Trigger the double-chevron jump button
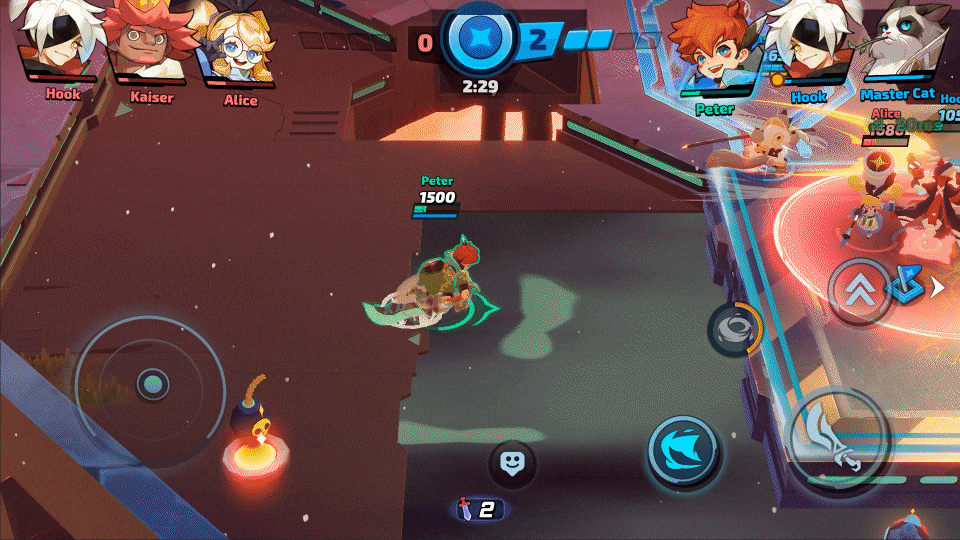 860,291
